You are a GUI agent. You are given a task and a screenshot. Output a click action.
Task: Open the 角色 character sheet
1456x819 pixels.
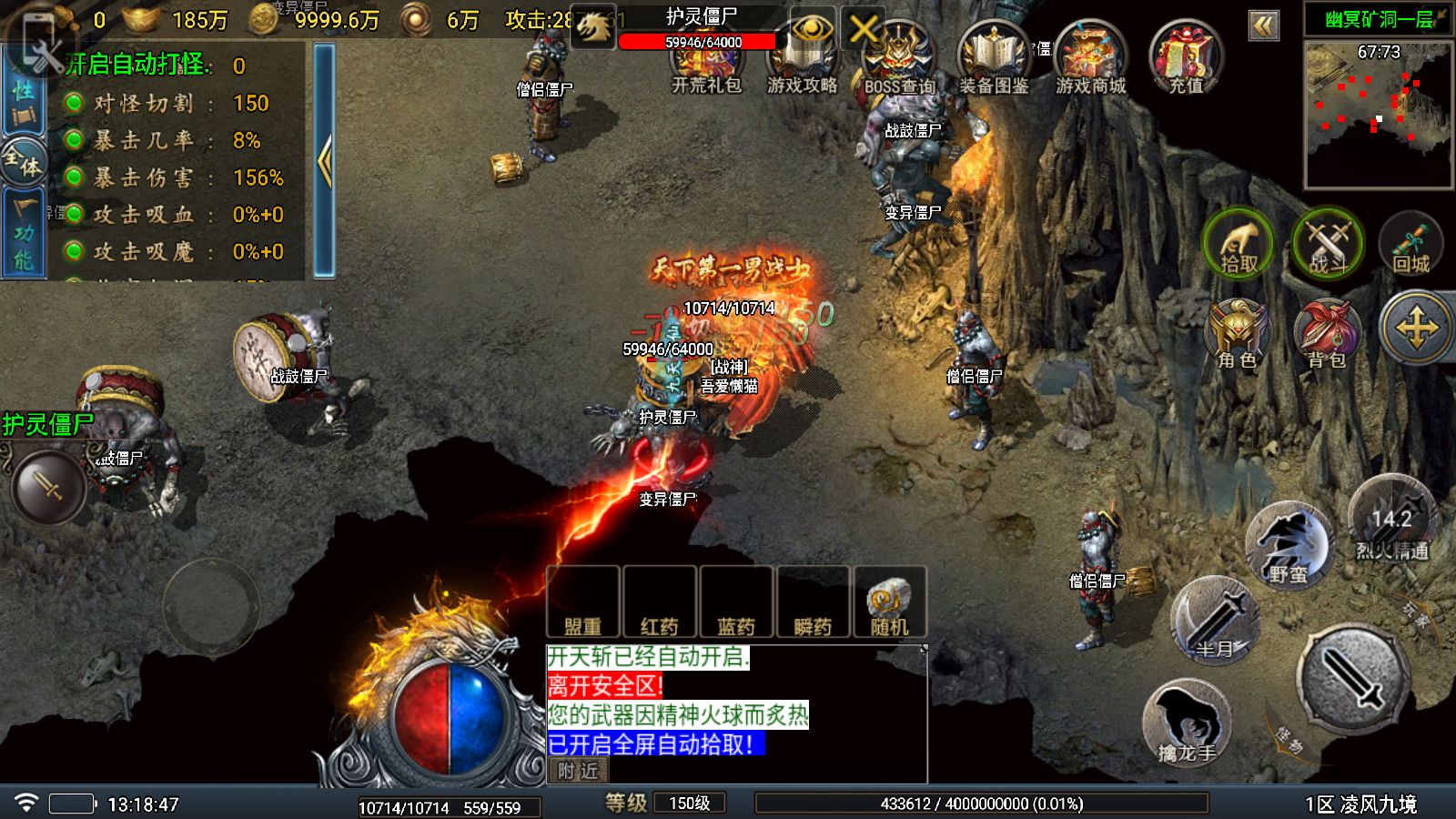point(1238,333)
